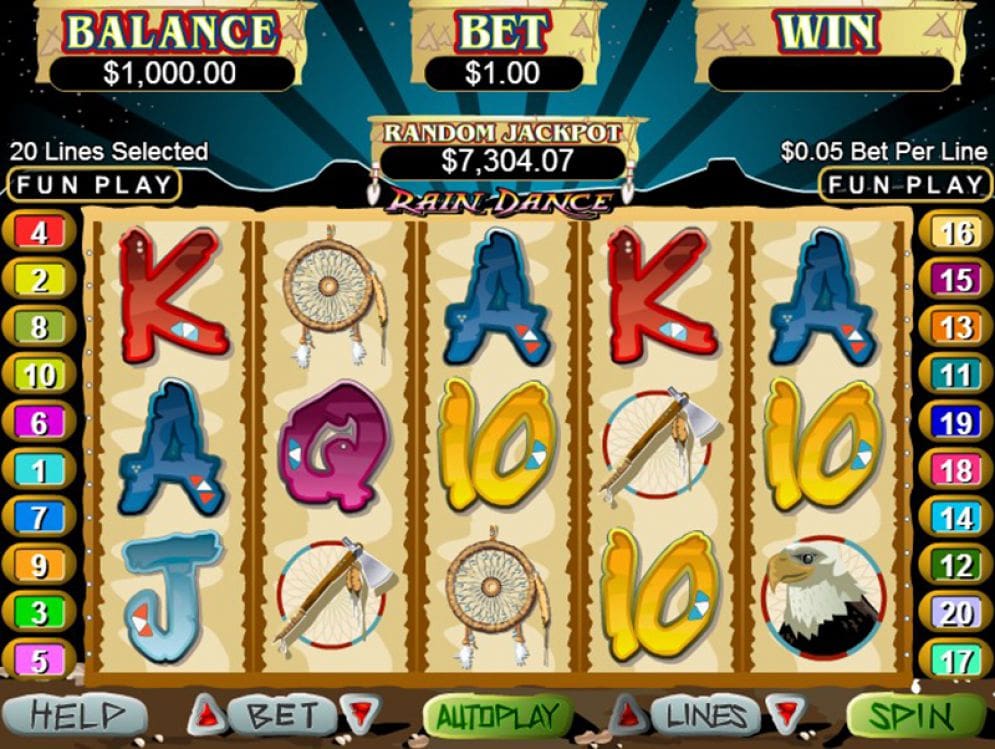995x749 pixels.
Task: Pick payline number 10
Action: [x=39, y=376]
